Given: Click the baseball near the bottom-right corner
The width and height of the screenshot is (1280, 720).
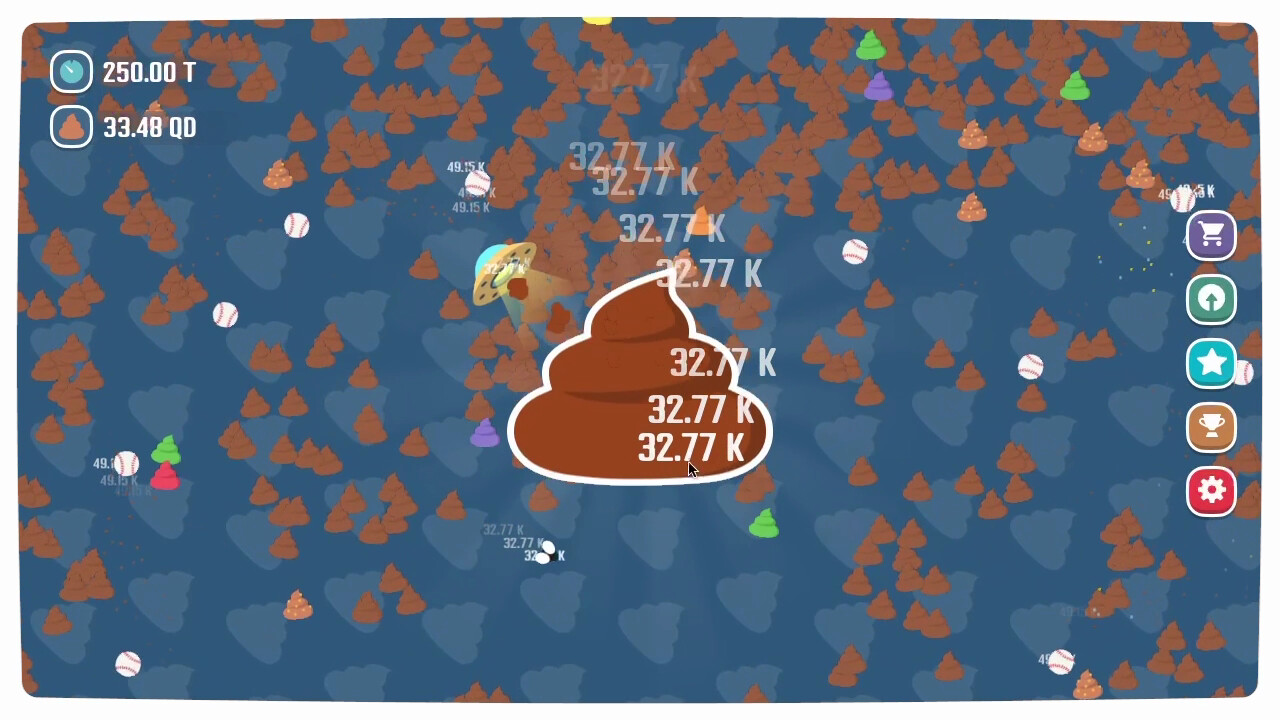Looking at the screenshot, I should tap(1060, 662).
